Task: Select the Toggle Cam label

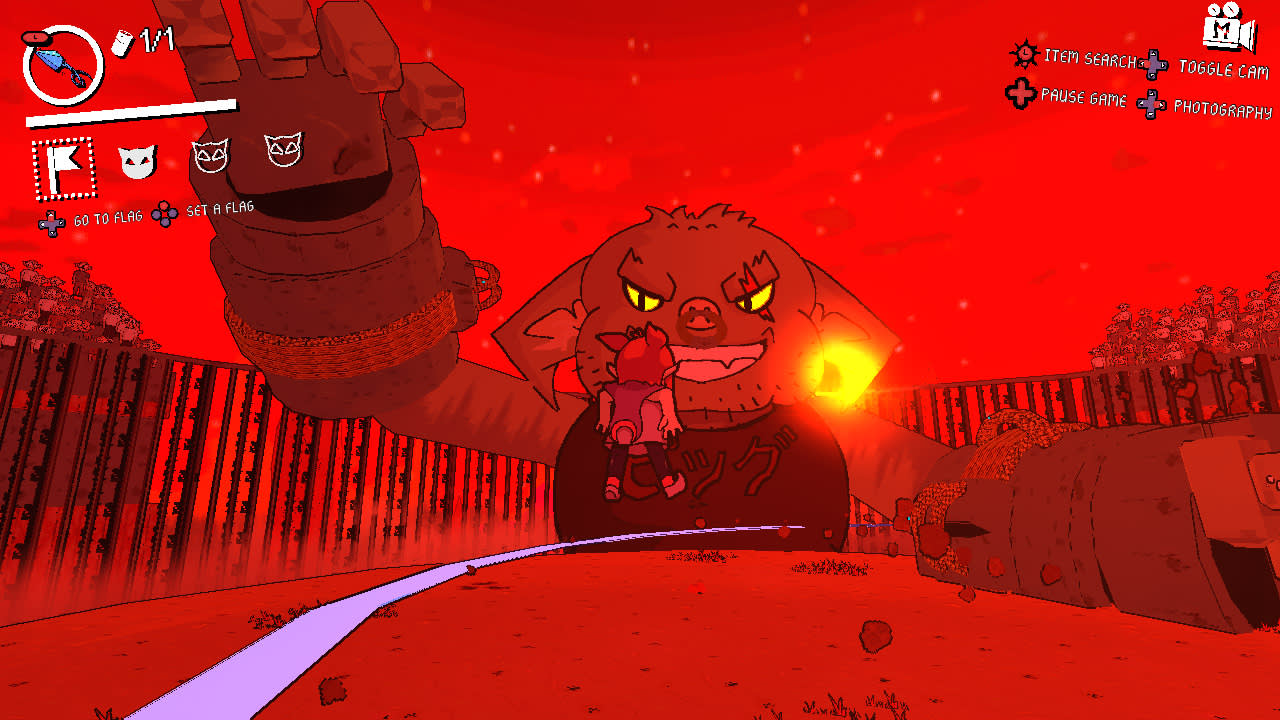Action: click(x=1224, y=68)
